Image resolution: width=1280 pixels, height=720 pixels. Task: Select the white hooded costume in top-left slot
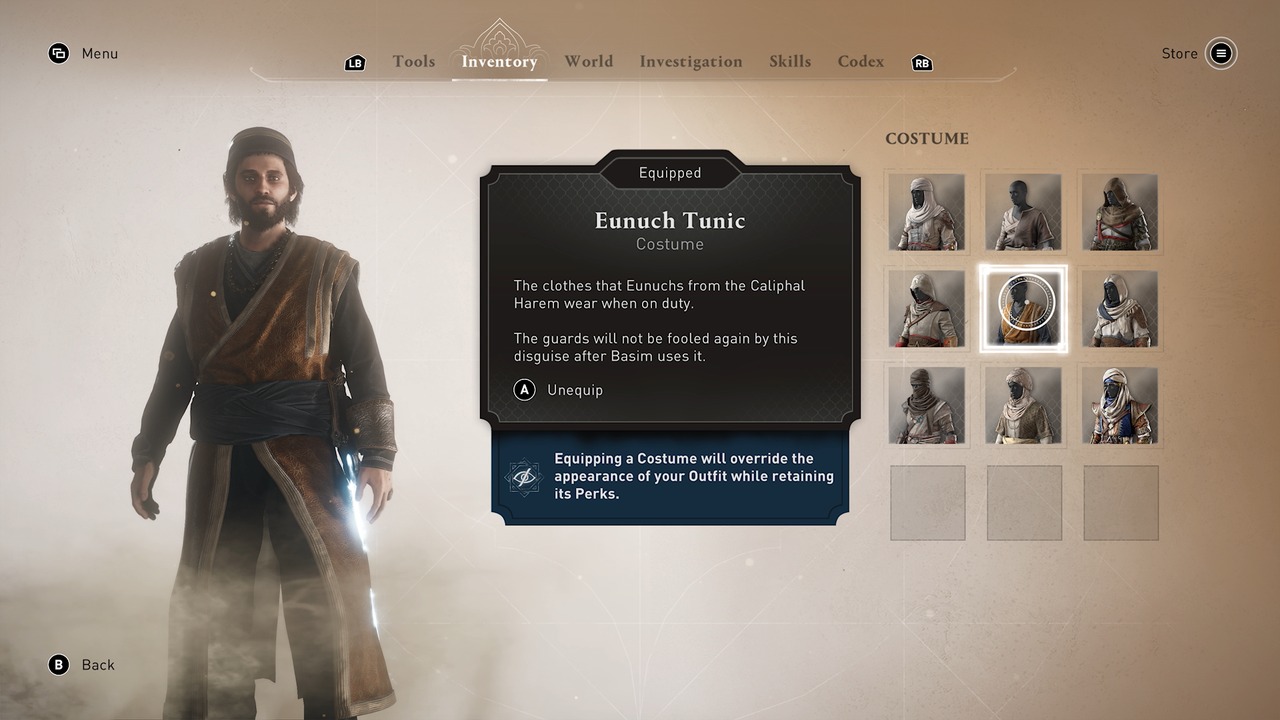click(x=927, y=212)
